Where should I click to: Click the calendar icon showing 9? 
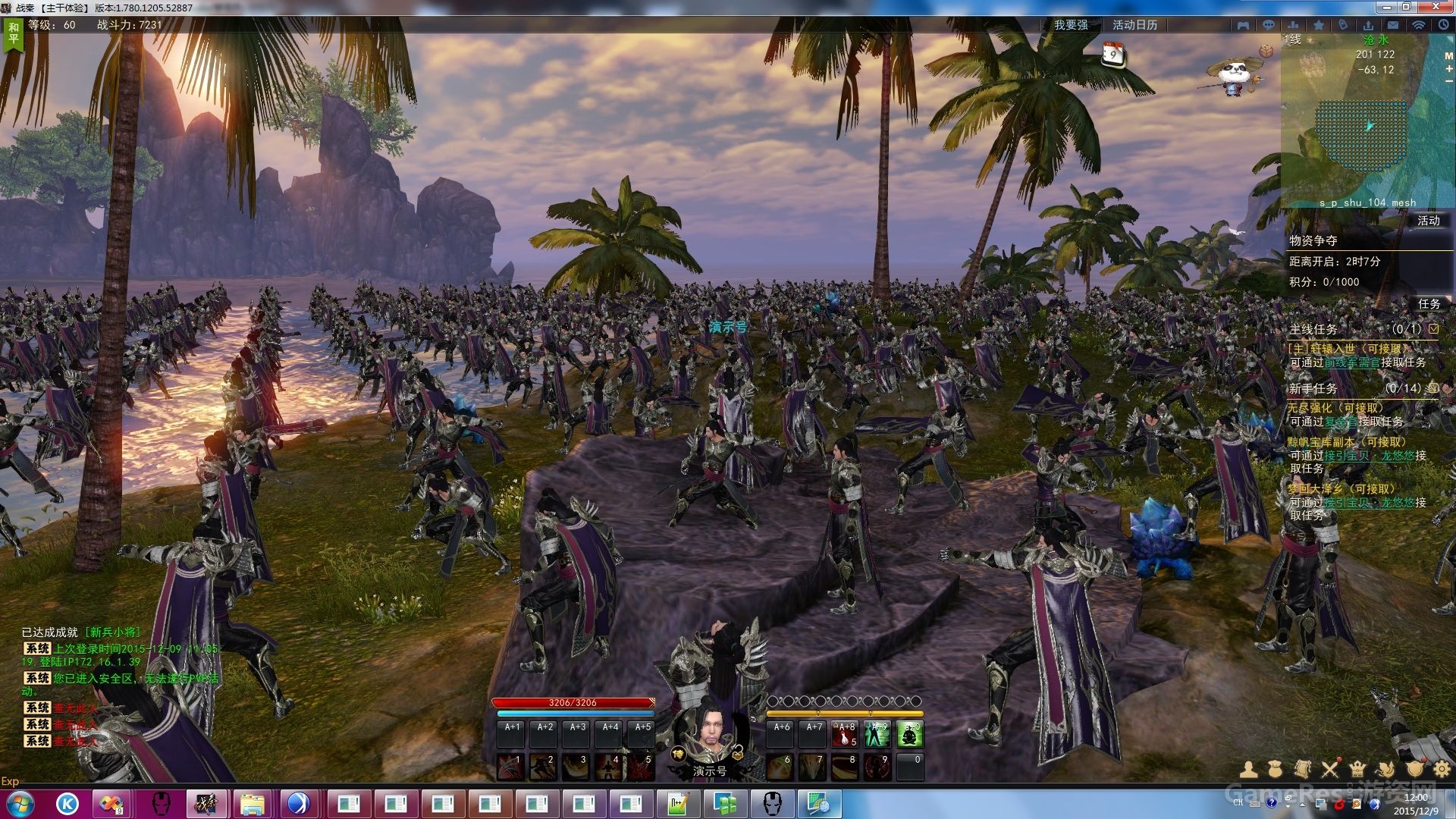click(x=1112, y=54)
